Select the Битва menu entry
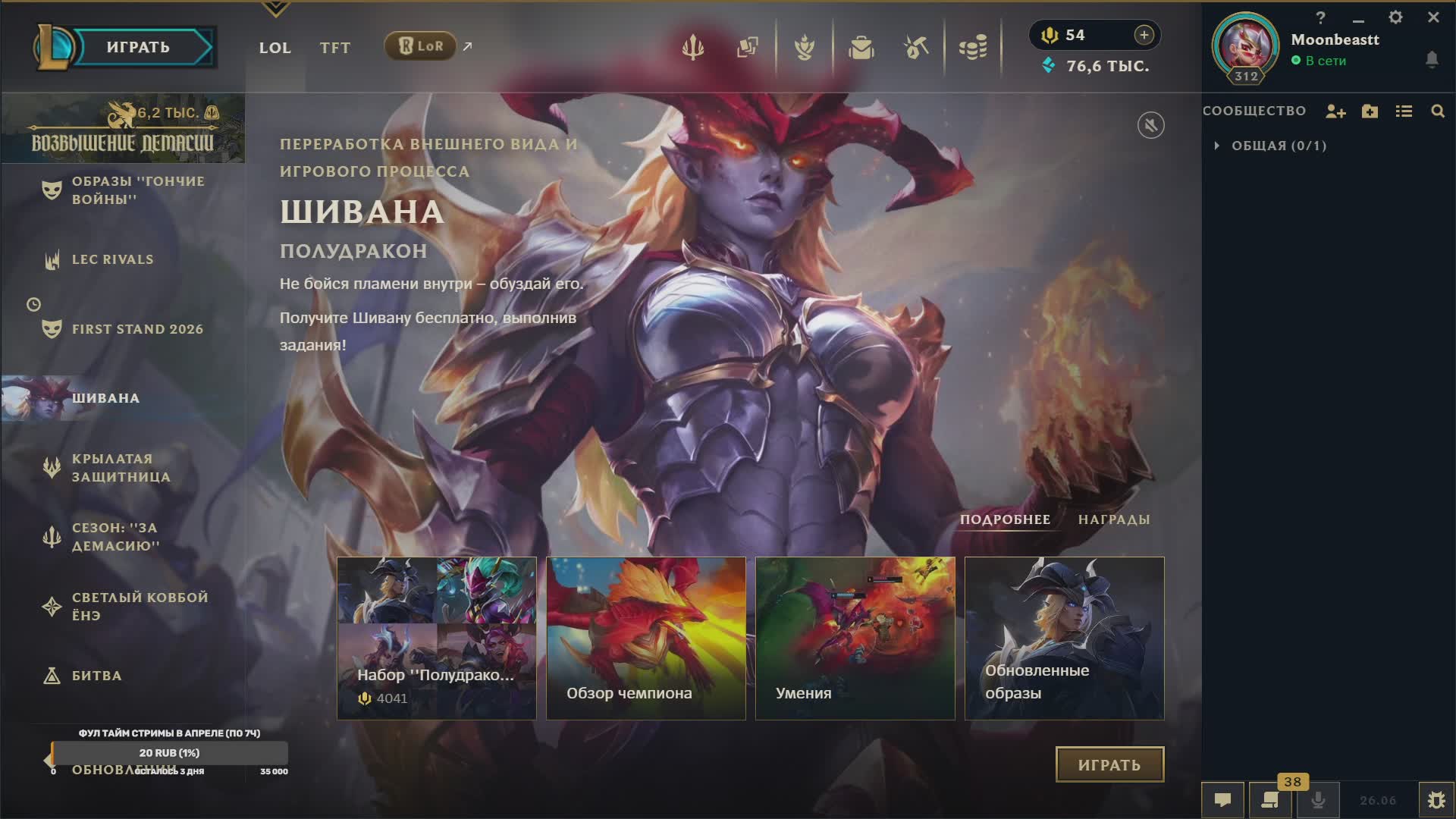This screenshot has width=1456, height=819. point(96,676)
